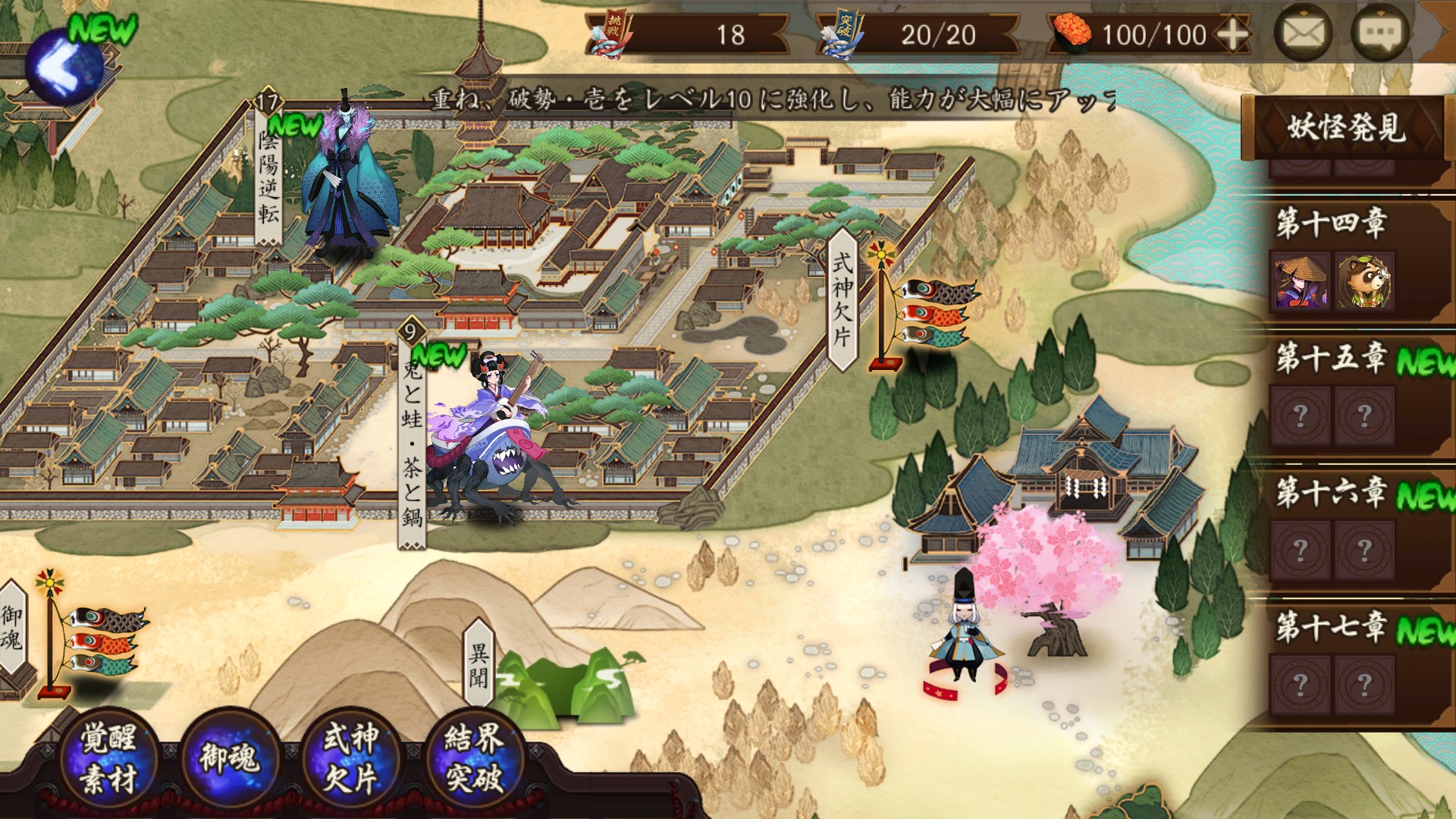Image resolution: width=1456 pixels, height=819 pixels.
Task: Open the chat bubble icon
Action: click(1379, 33)
